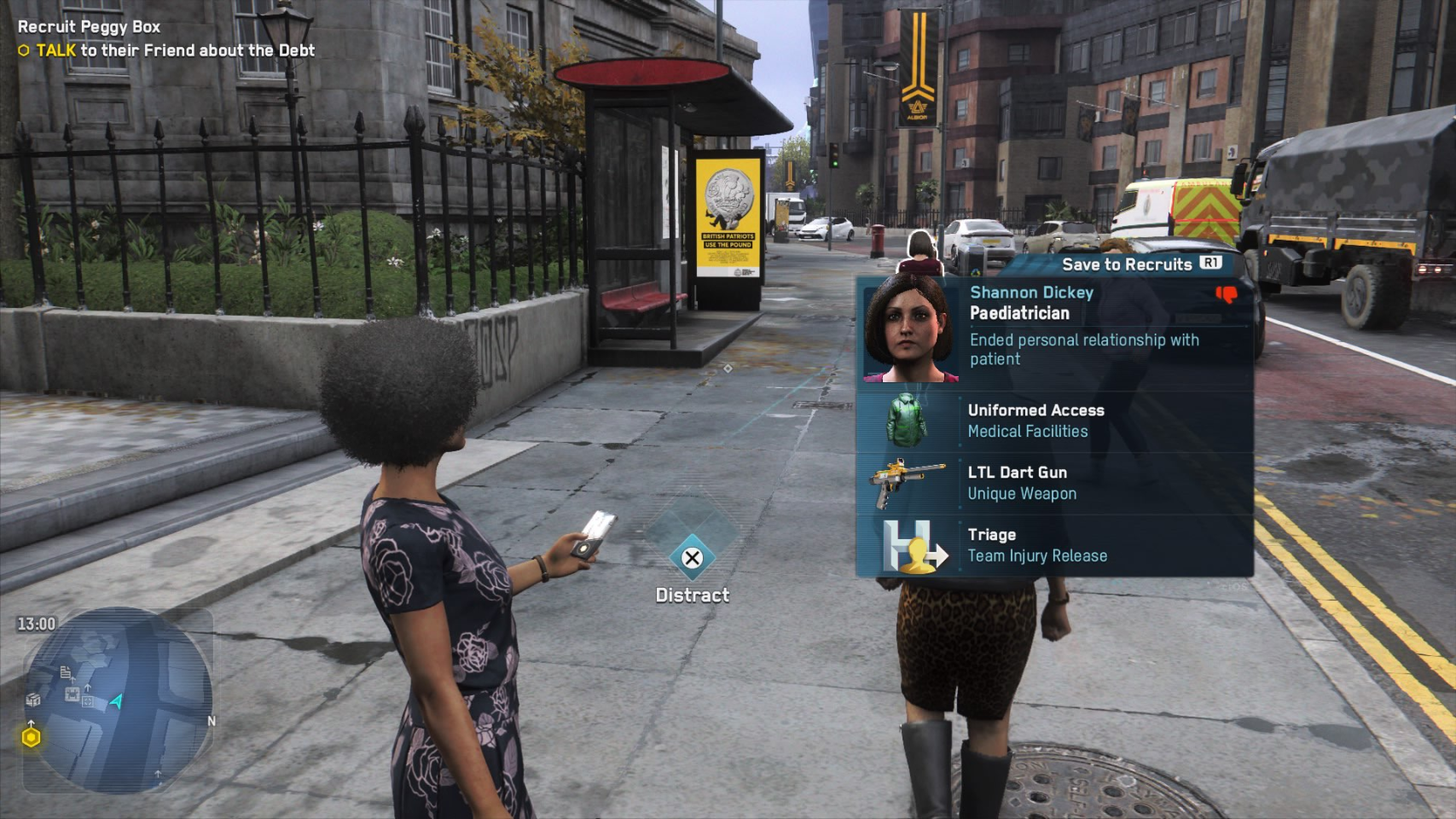
Task: Click the red thumbs-down opinion icon
Action: (x=1227, y=295)
